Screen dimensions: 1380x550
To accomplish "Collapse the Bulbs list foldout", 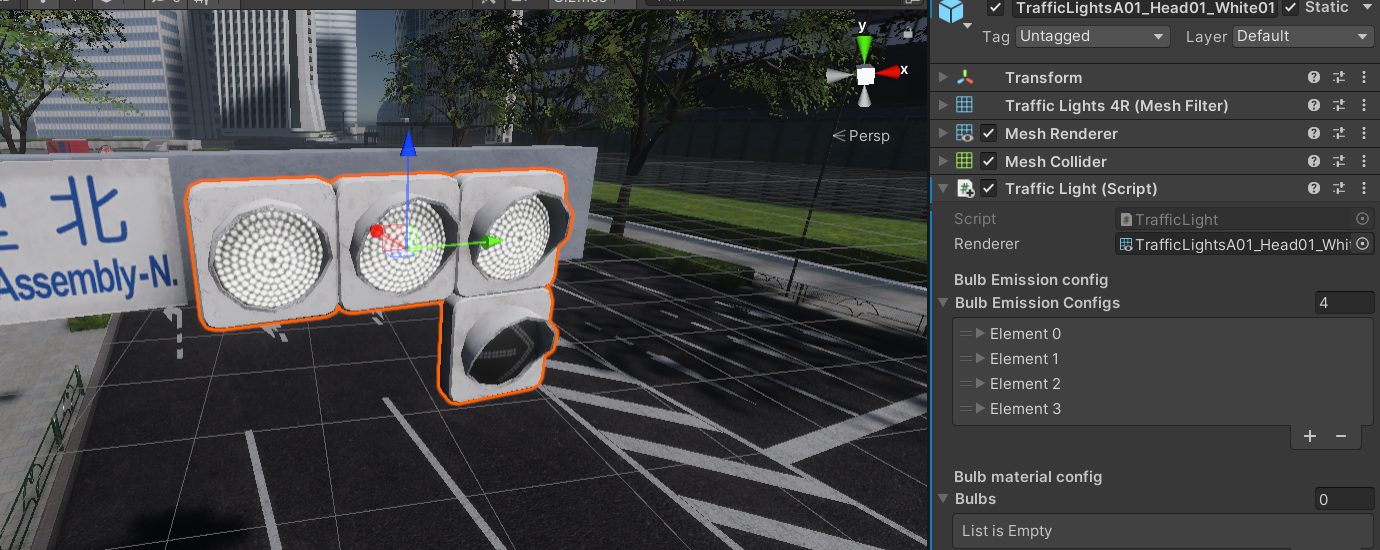I will tap(943, 499).
